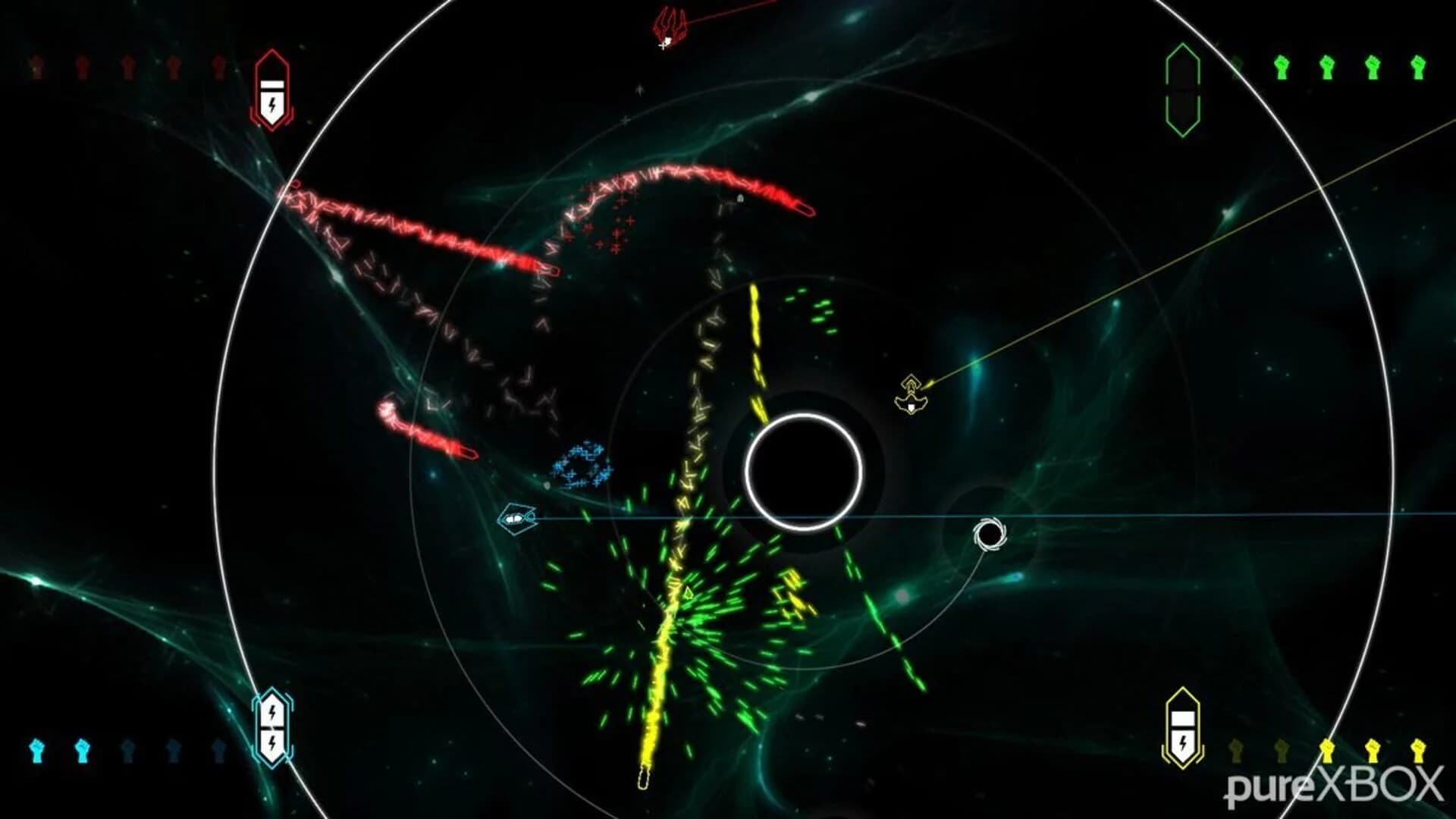Expand the dimmed blue fist icon bottom left
Screen dimensions: 1456x819
pos(128,749)
